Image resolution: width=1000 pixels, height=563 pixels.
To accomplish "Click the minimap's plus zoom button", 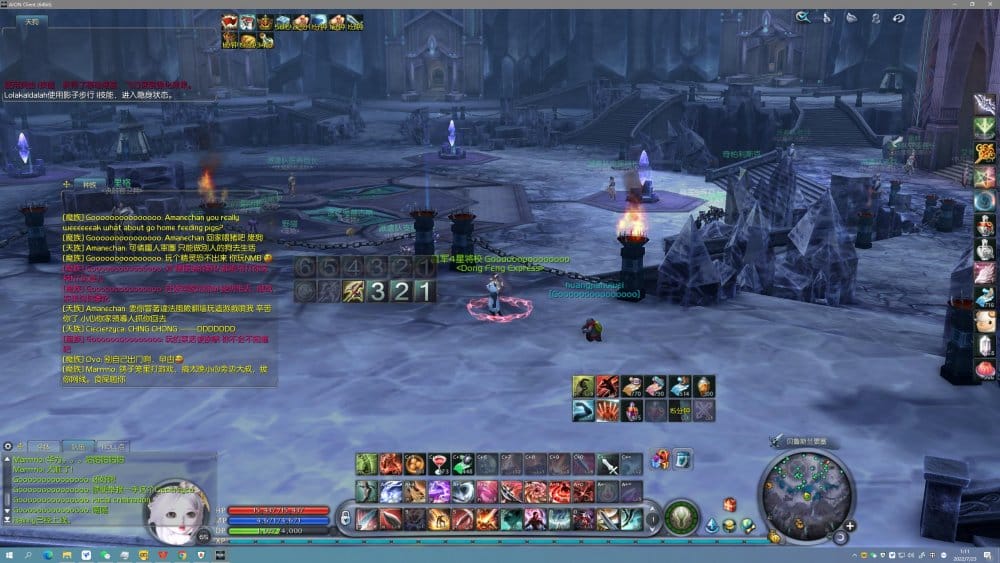I will click(x=850, y=526).
